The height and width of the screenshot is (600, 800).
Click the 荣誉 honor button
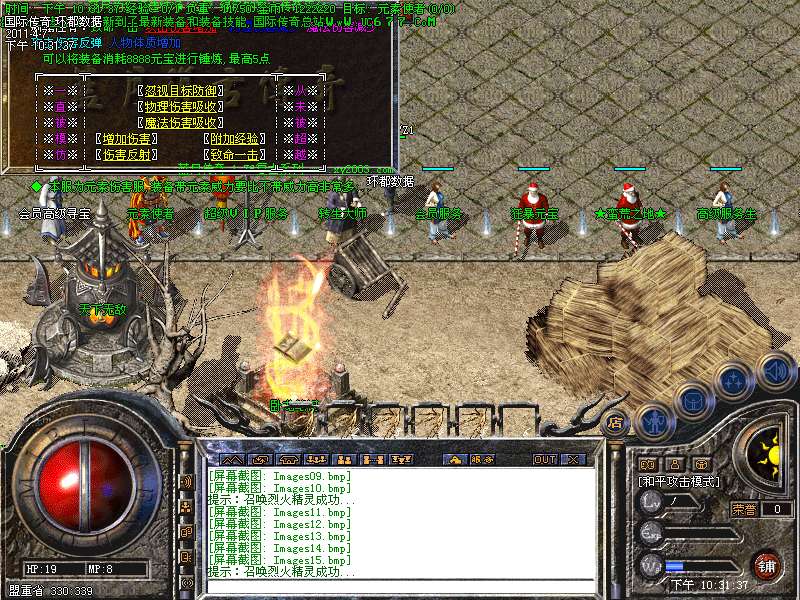click(x=743, y=509)
